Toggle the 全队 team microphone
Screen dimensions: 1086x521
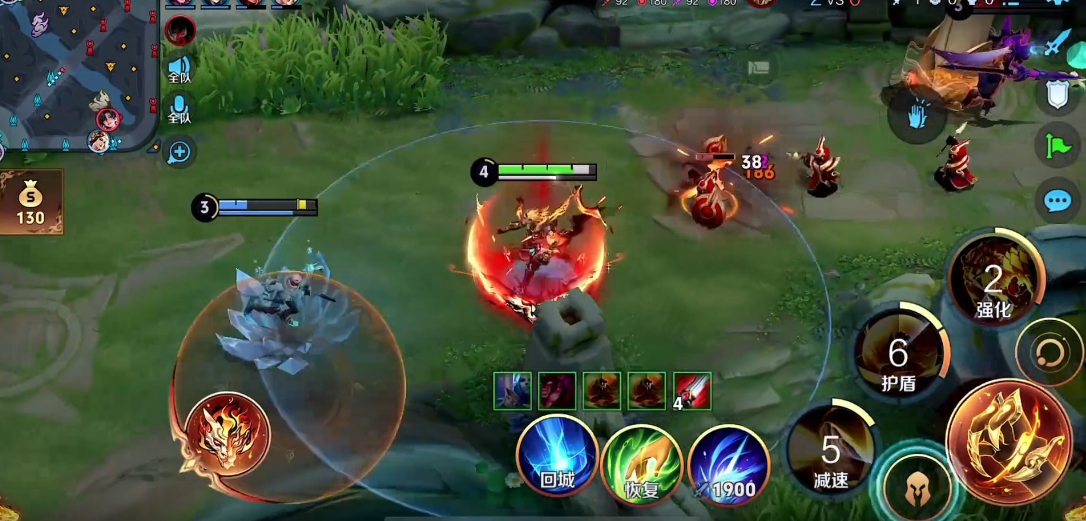pos(179,108)
